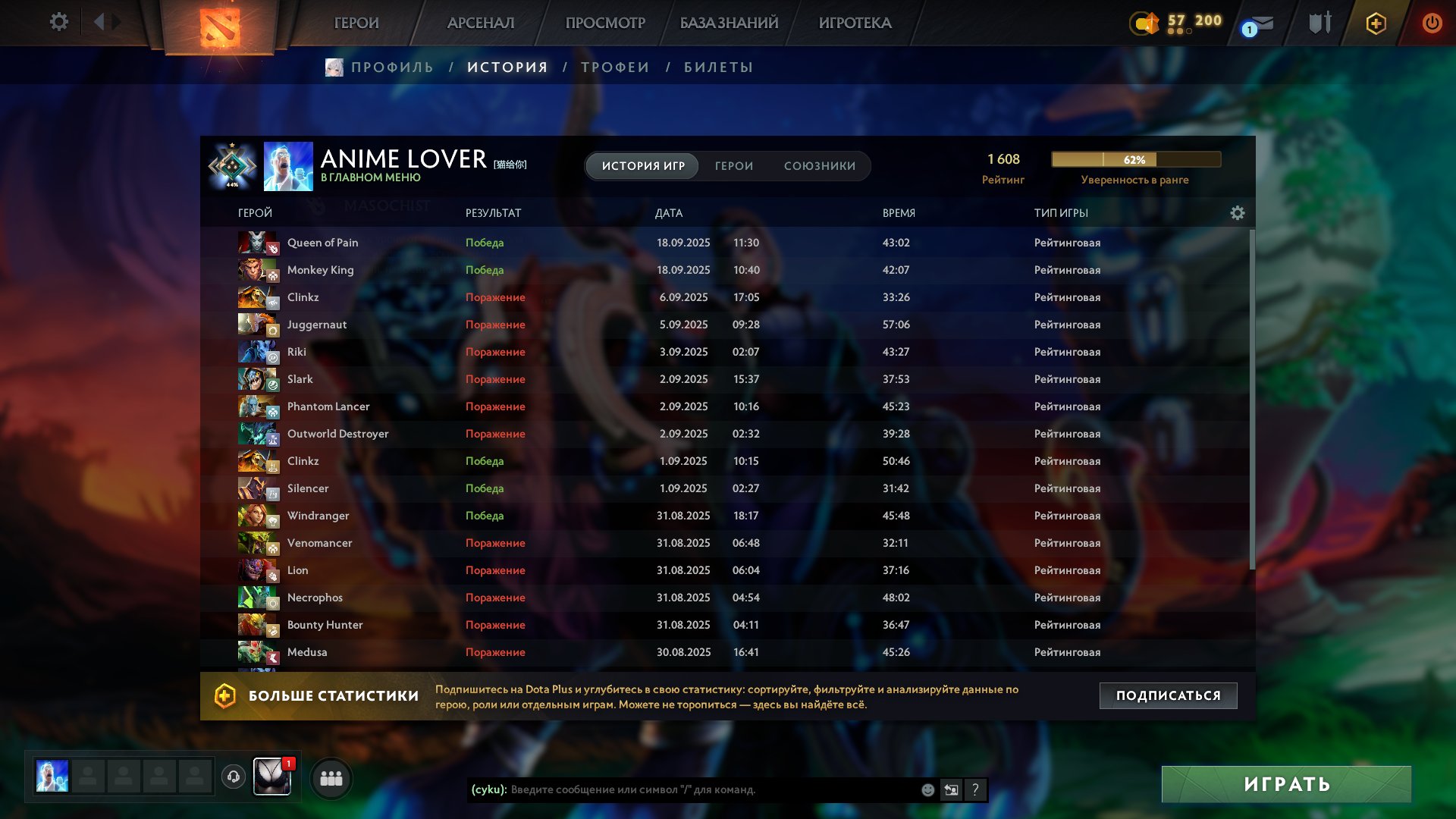This screenshot has width=1456, height=819.
Task: Click the chat message input field
Action: (682, 790)
